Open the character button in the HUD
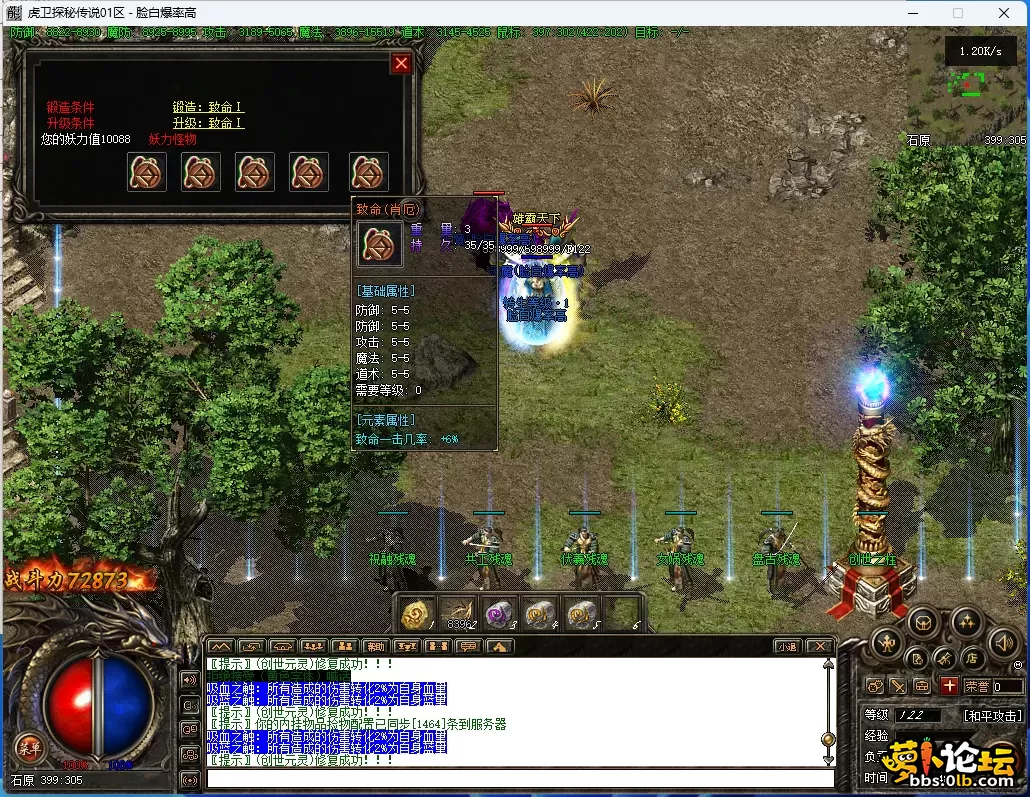This screenshot has height=797, width=1030. pyautogui.click(x=886, y=642)
